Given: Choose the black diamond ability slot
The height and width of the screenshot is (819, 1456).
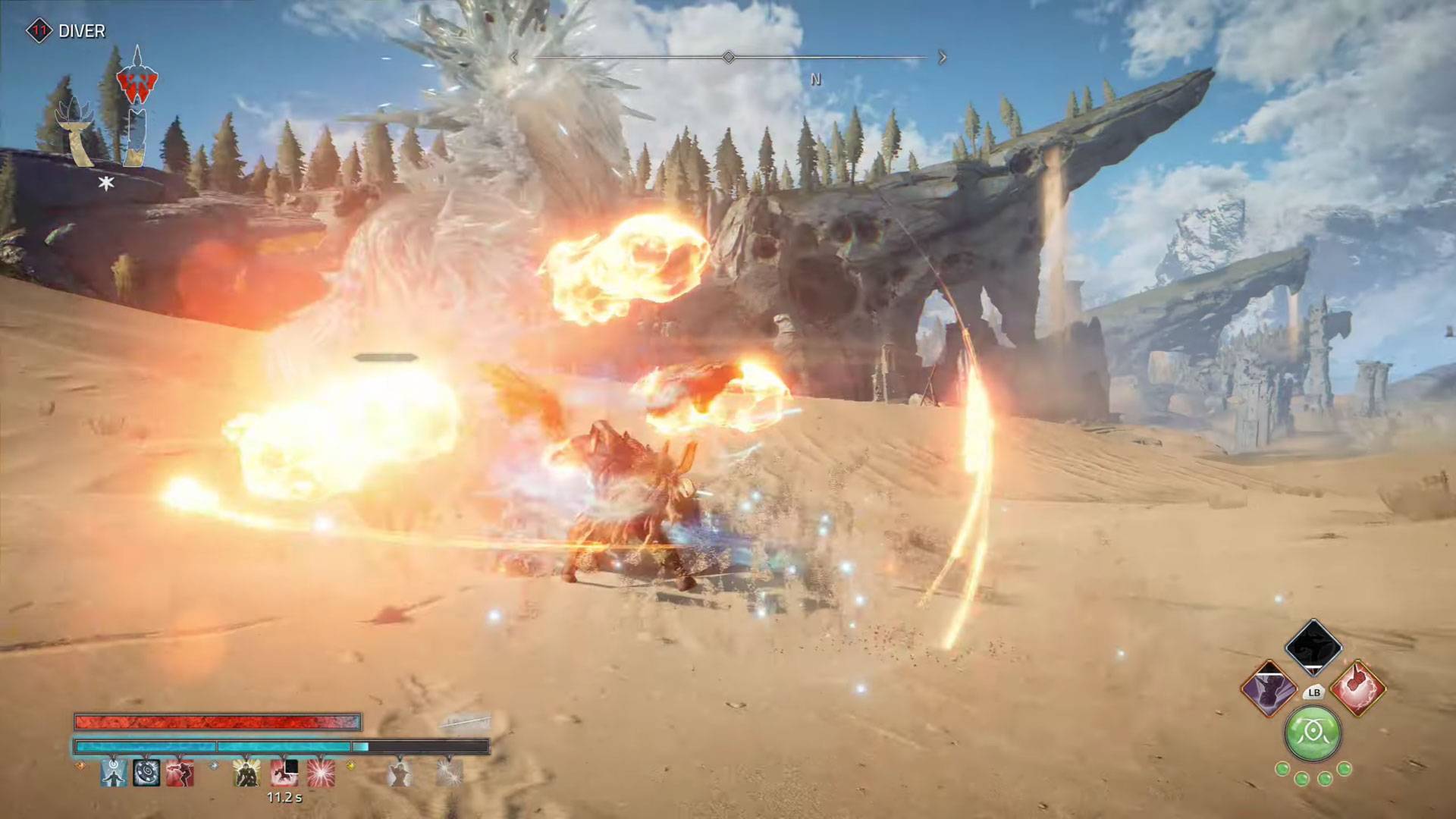Looking at the screenshot, I should [1313, 647].
